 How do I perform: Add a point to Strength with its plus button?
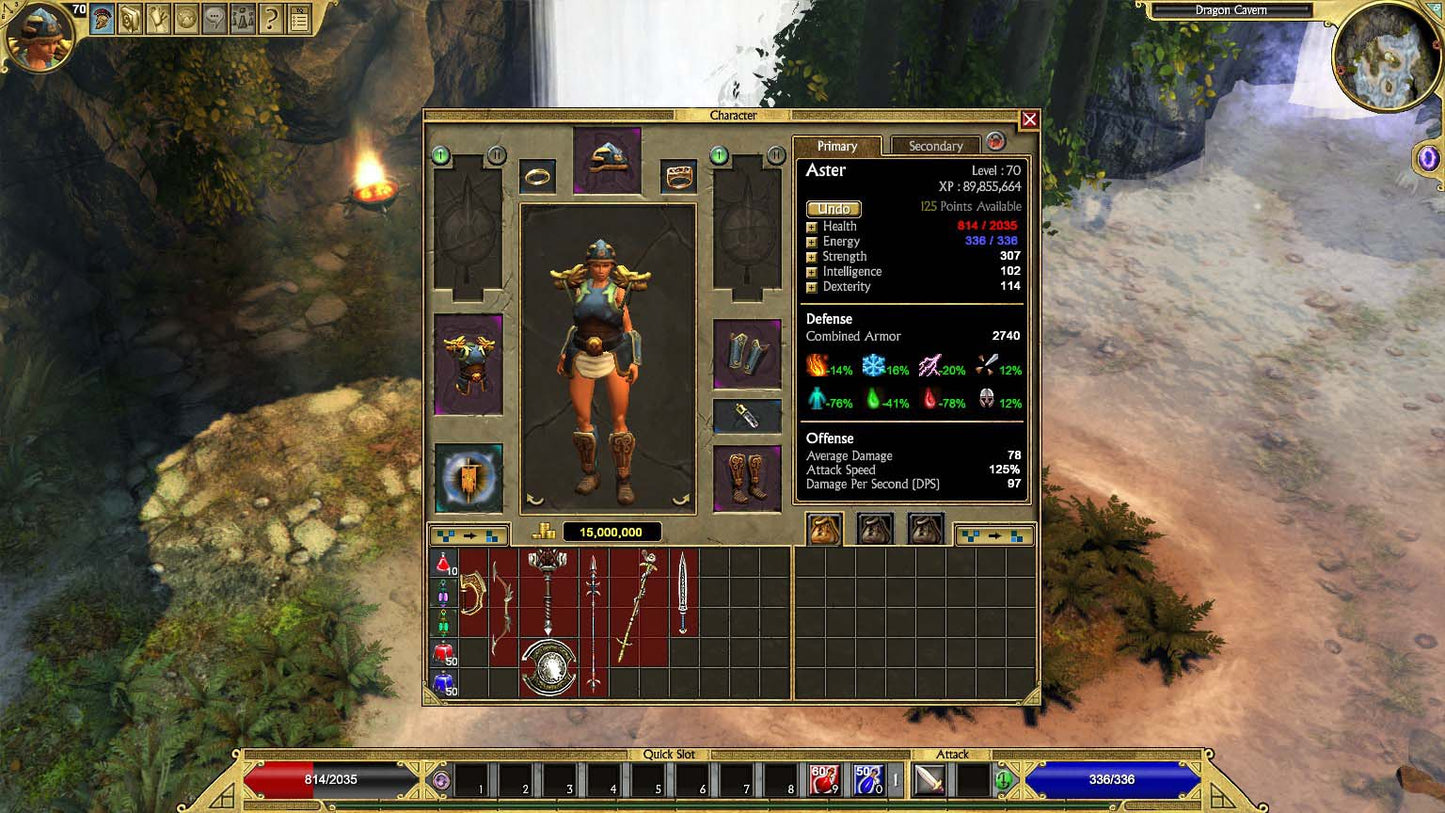coord(811,256)
